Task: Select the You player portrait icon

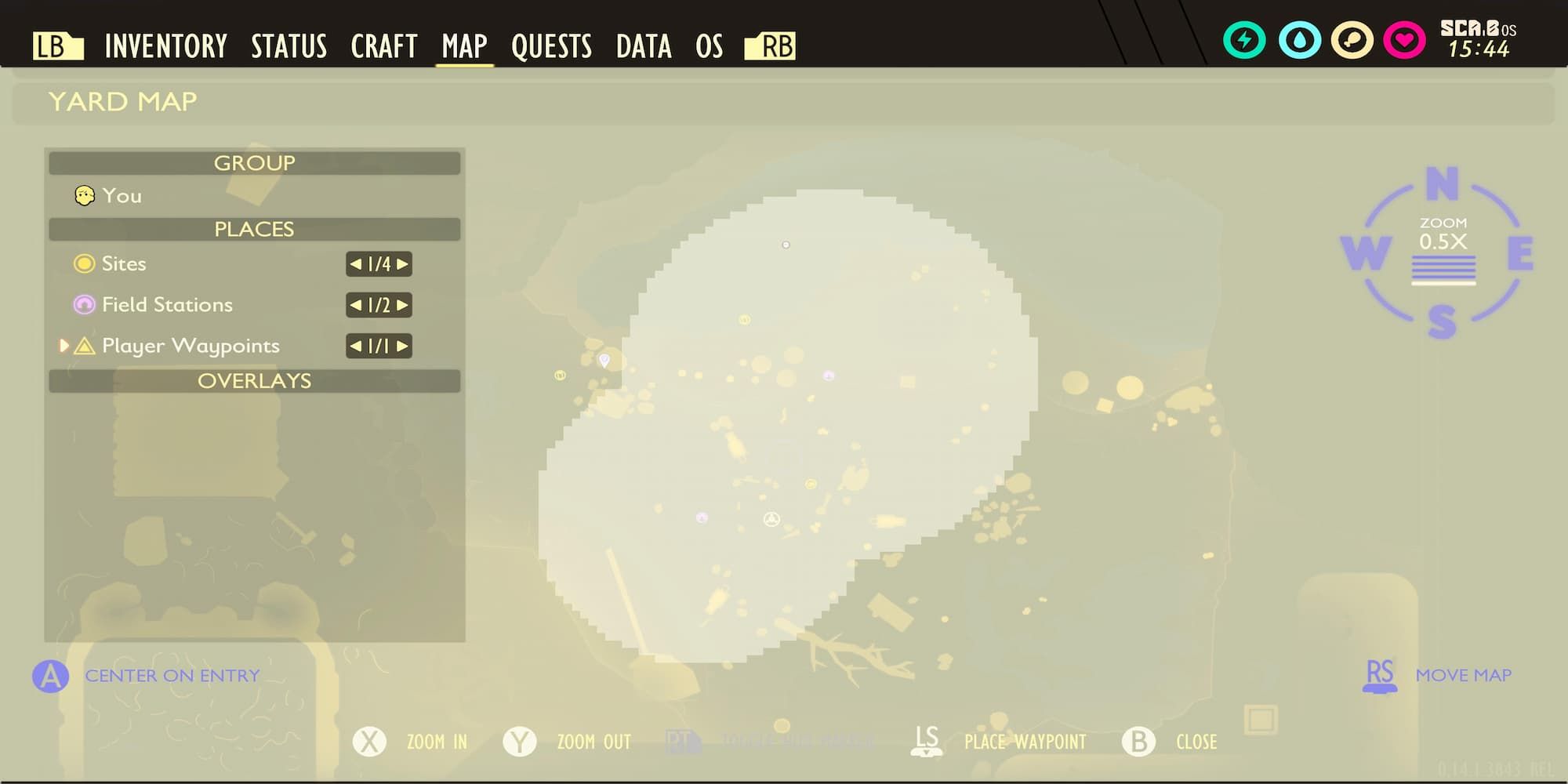Action: 84,195
